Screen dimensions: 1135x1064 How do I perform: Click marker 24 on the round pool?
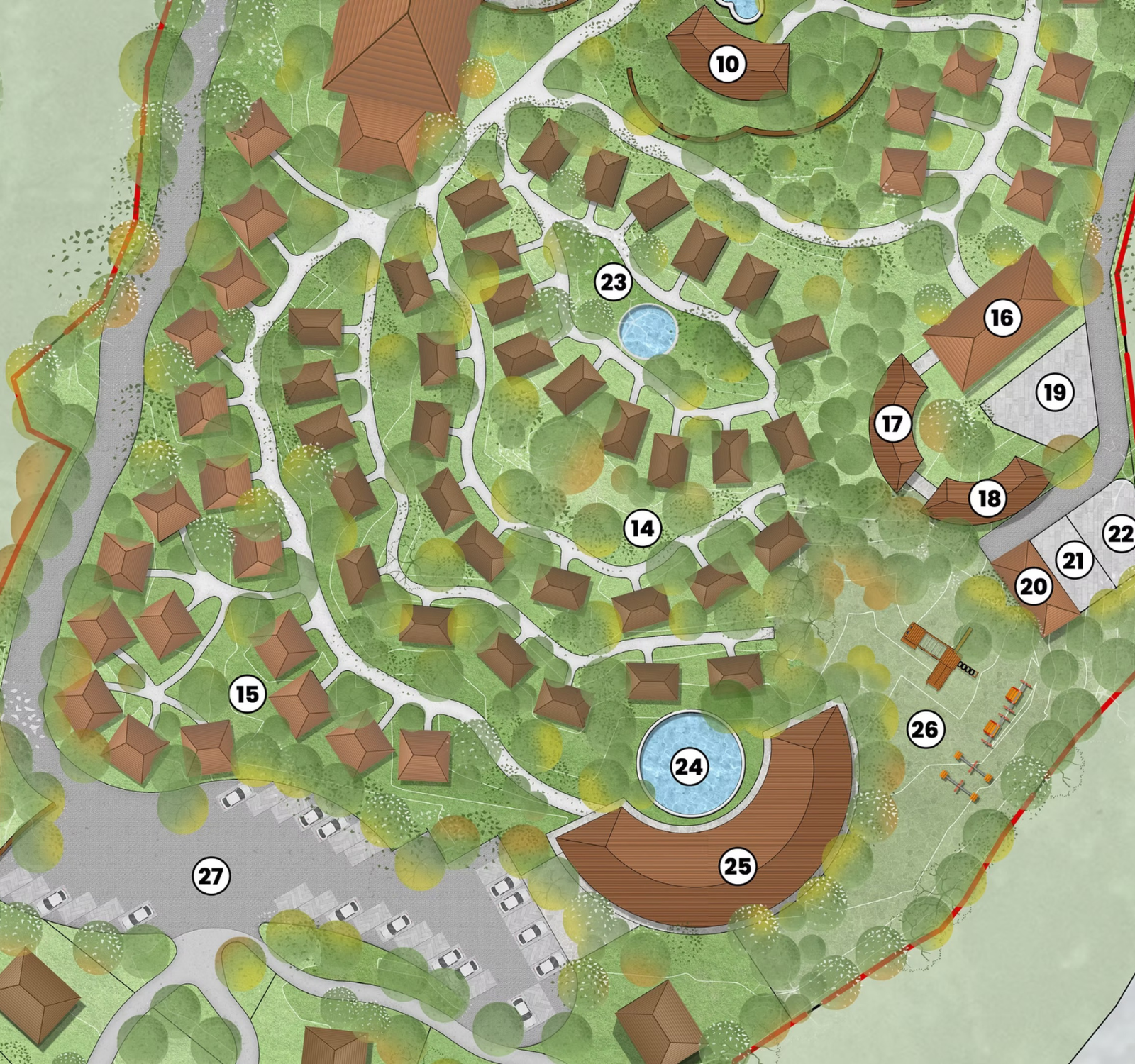(689, 767)
